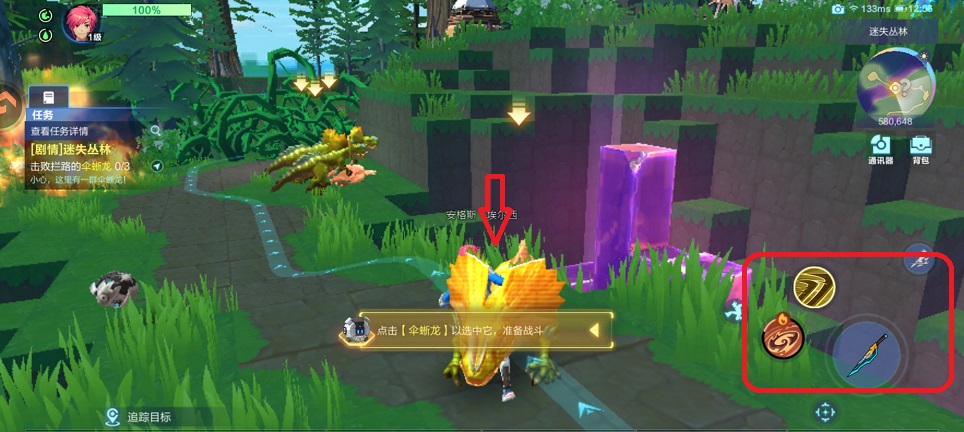The image size is (964, 432).
Task: Tap the pink-haired player avatar portrait
Action: coord(81,23)
